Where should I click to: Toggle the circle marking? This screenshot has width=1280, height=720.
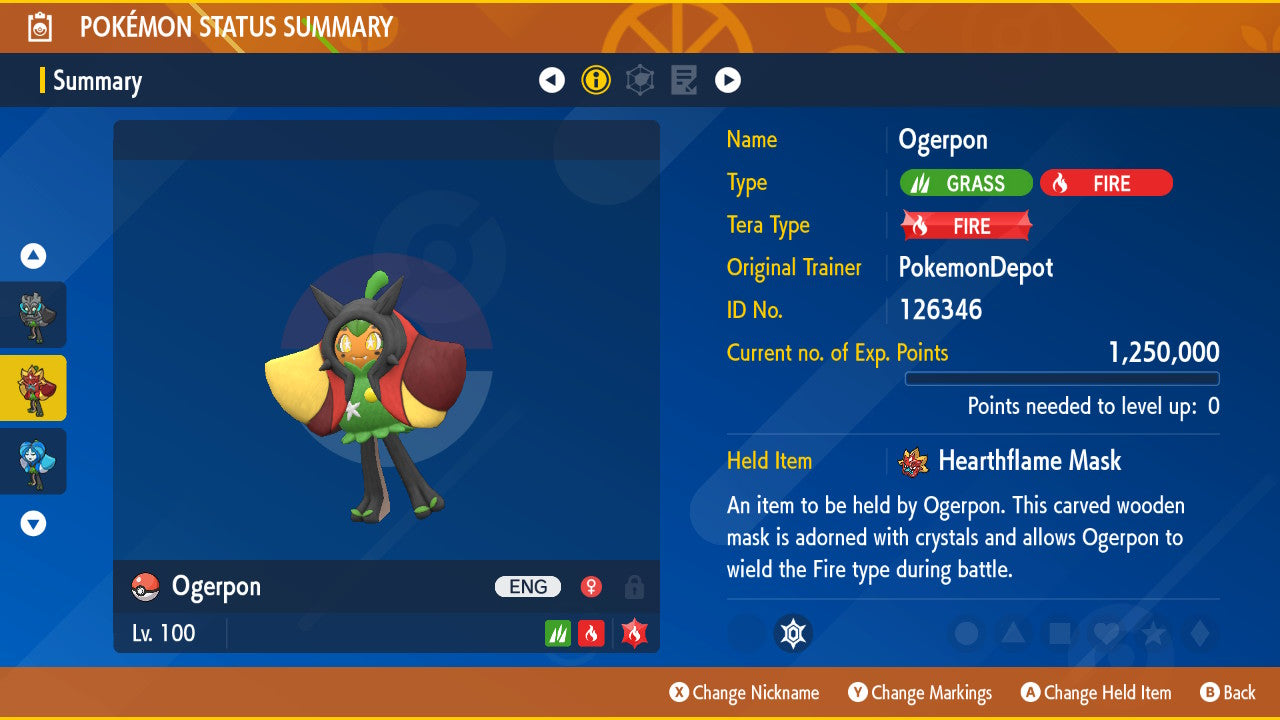(967, 633)
